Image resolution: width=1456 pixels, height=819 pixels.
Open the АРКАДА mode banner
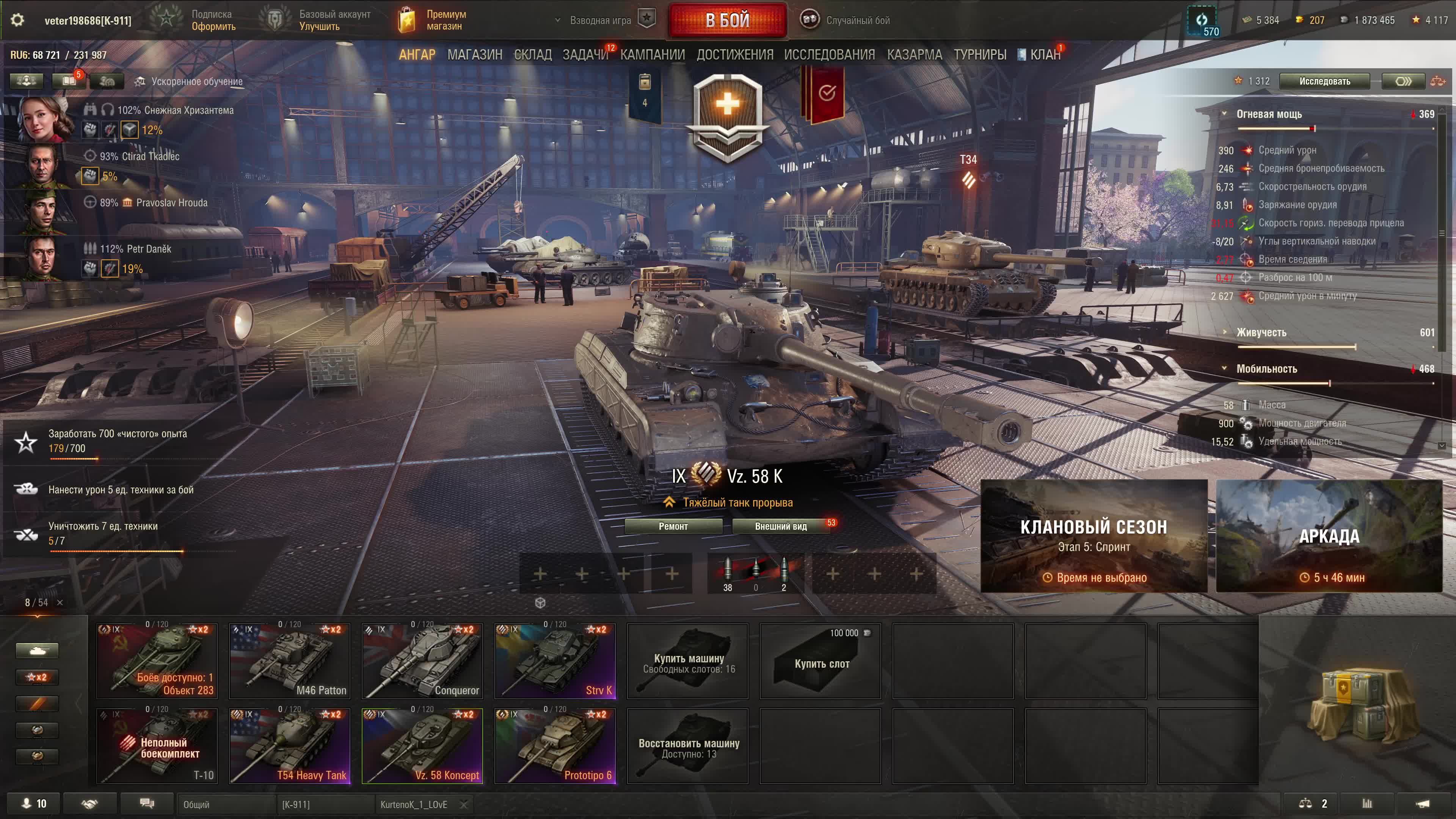point(1329,536)
